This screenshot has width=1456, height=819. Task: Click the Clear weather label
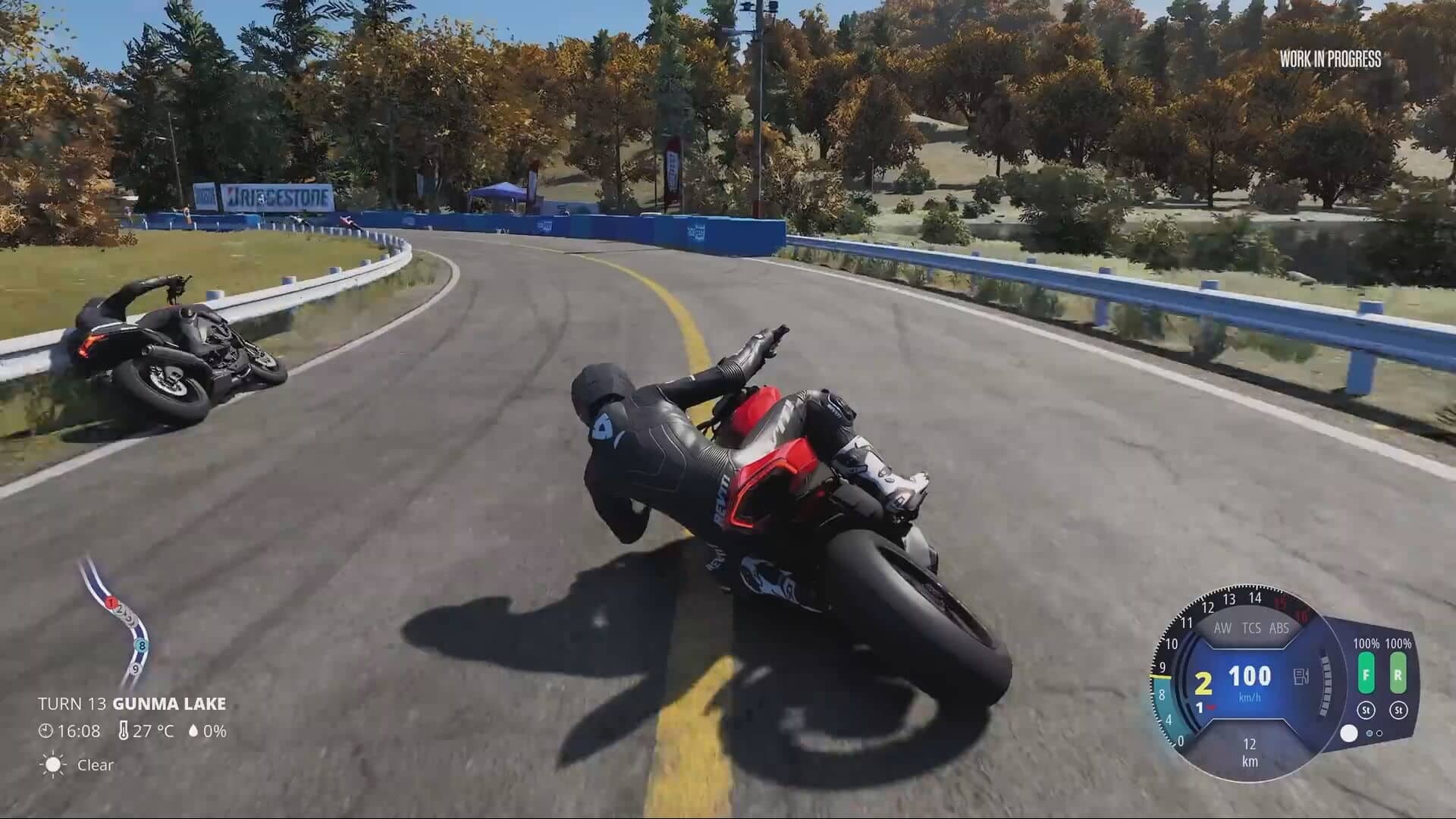tap(95, 765)
